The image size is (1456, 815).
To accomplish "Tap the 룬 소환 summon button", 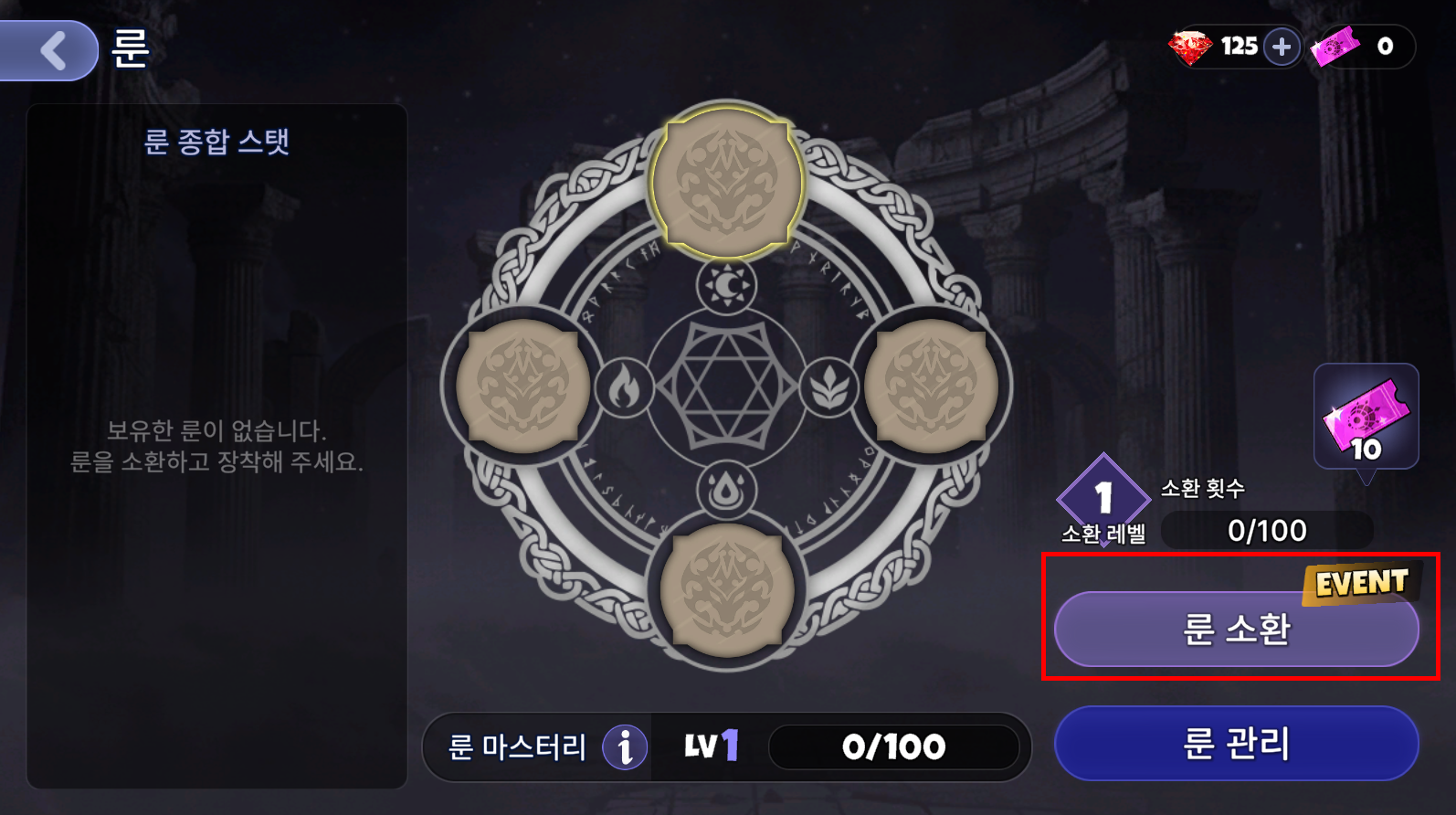I will tap(1236, 630).
